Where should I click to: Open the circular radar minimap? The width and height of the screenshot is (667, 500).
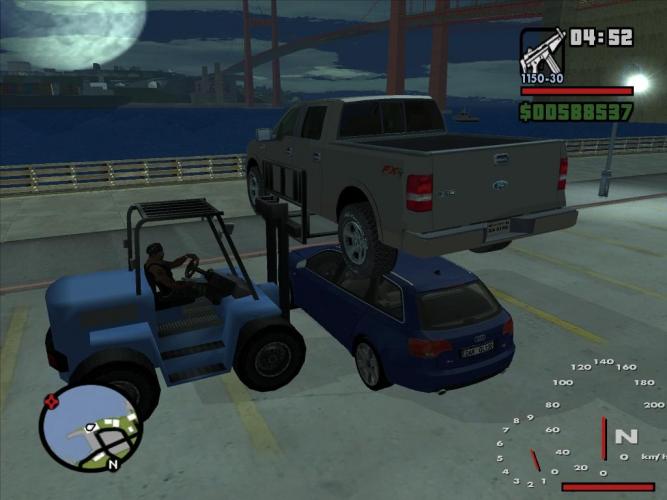tap(90, 428)
